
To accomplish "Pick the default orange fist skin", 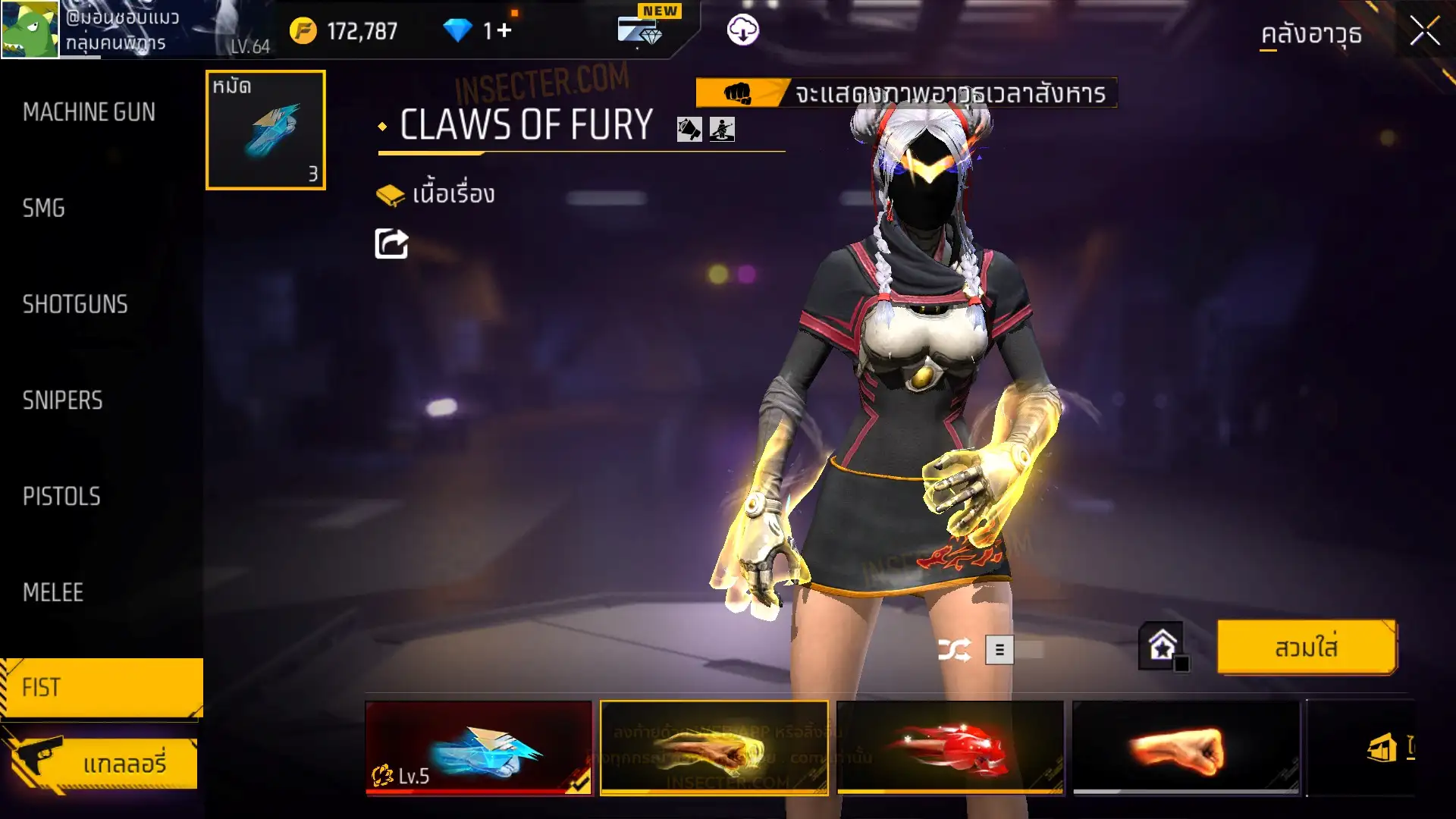I will click(1186, 748).
